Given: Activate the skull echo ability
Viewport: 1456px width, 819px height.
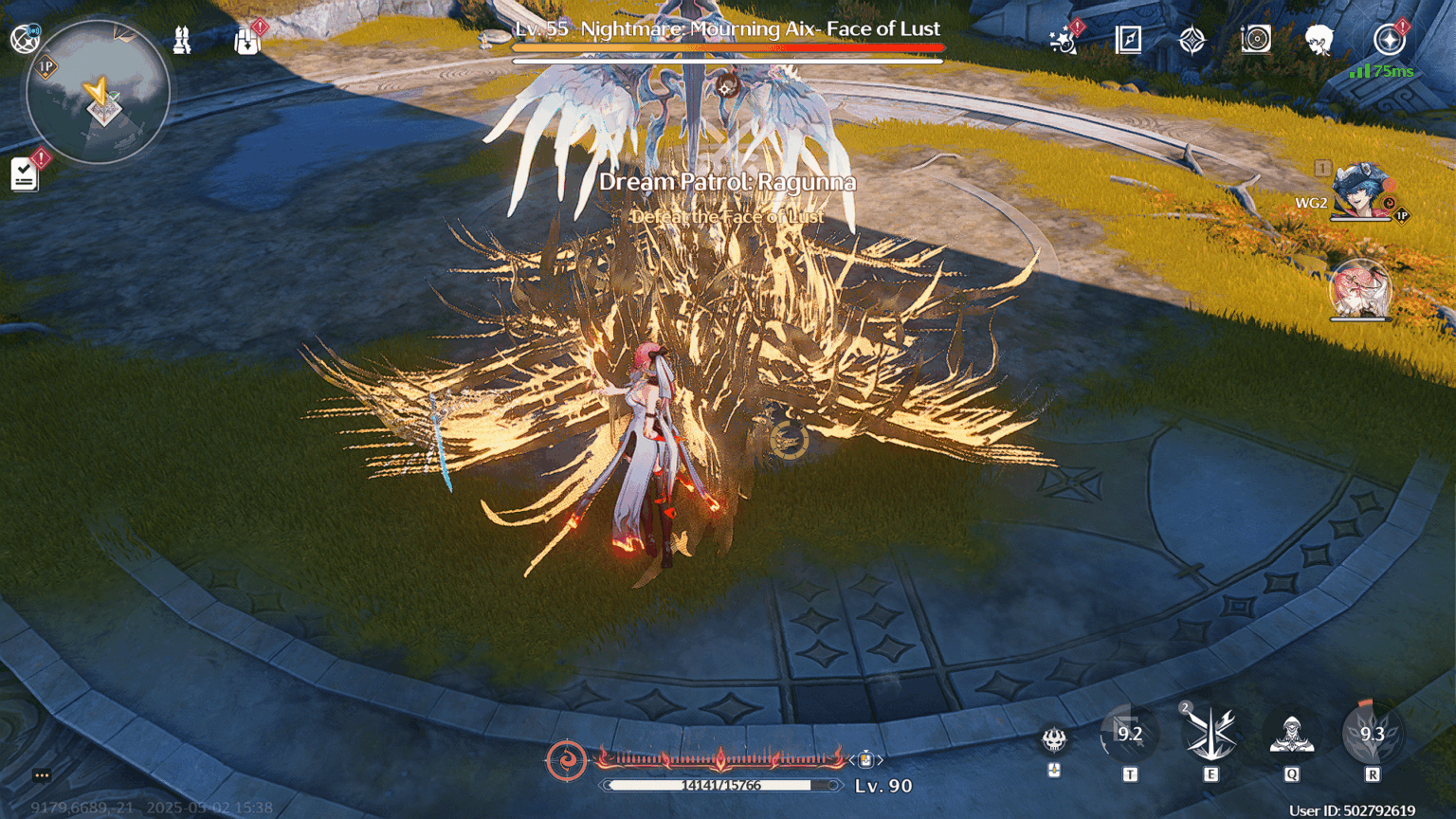Looking at the screenshot, I should coord(1054,739).
